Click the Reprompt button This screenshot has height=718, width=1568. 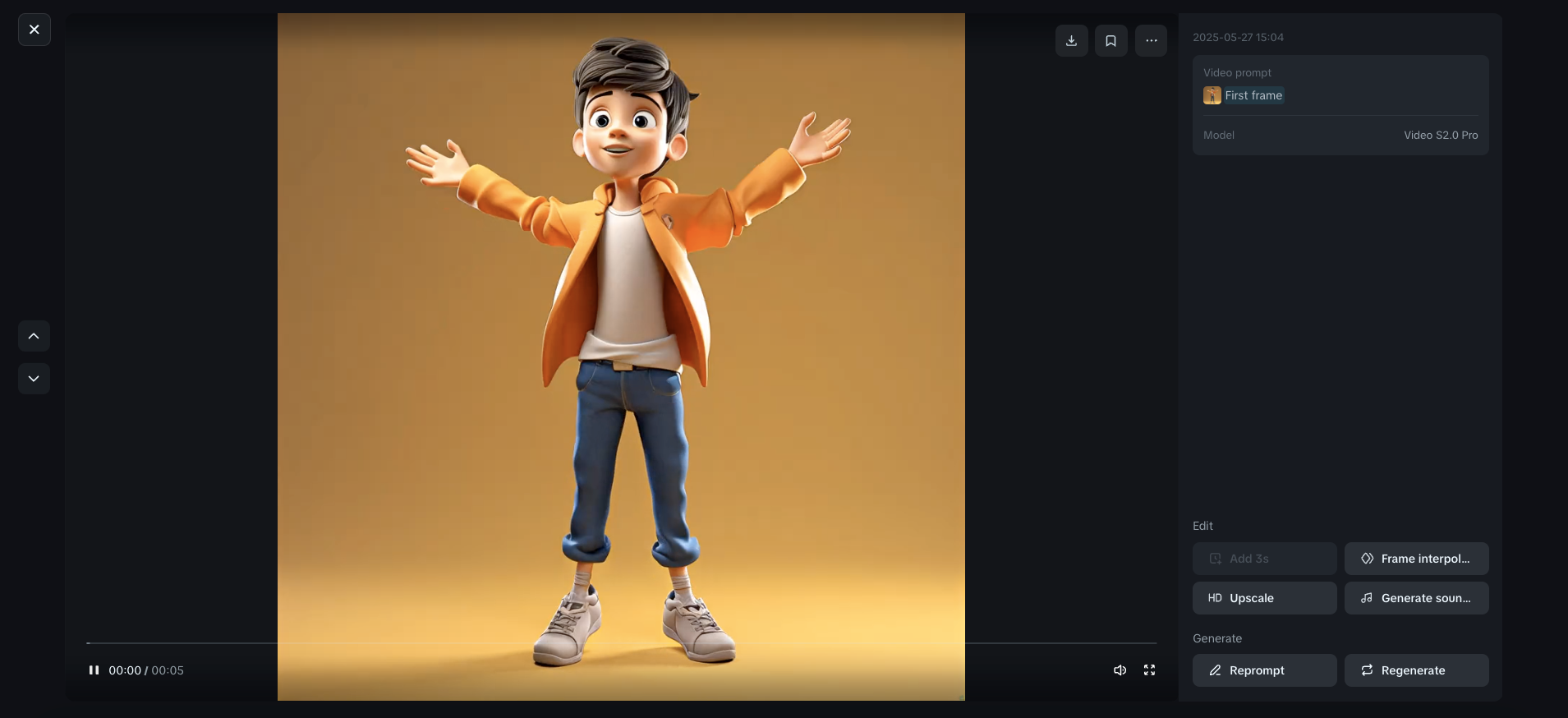pyautogui.click(x=1263, y=670)
